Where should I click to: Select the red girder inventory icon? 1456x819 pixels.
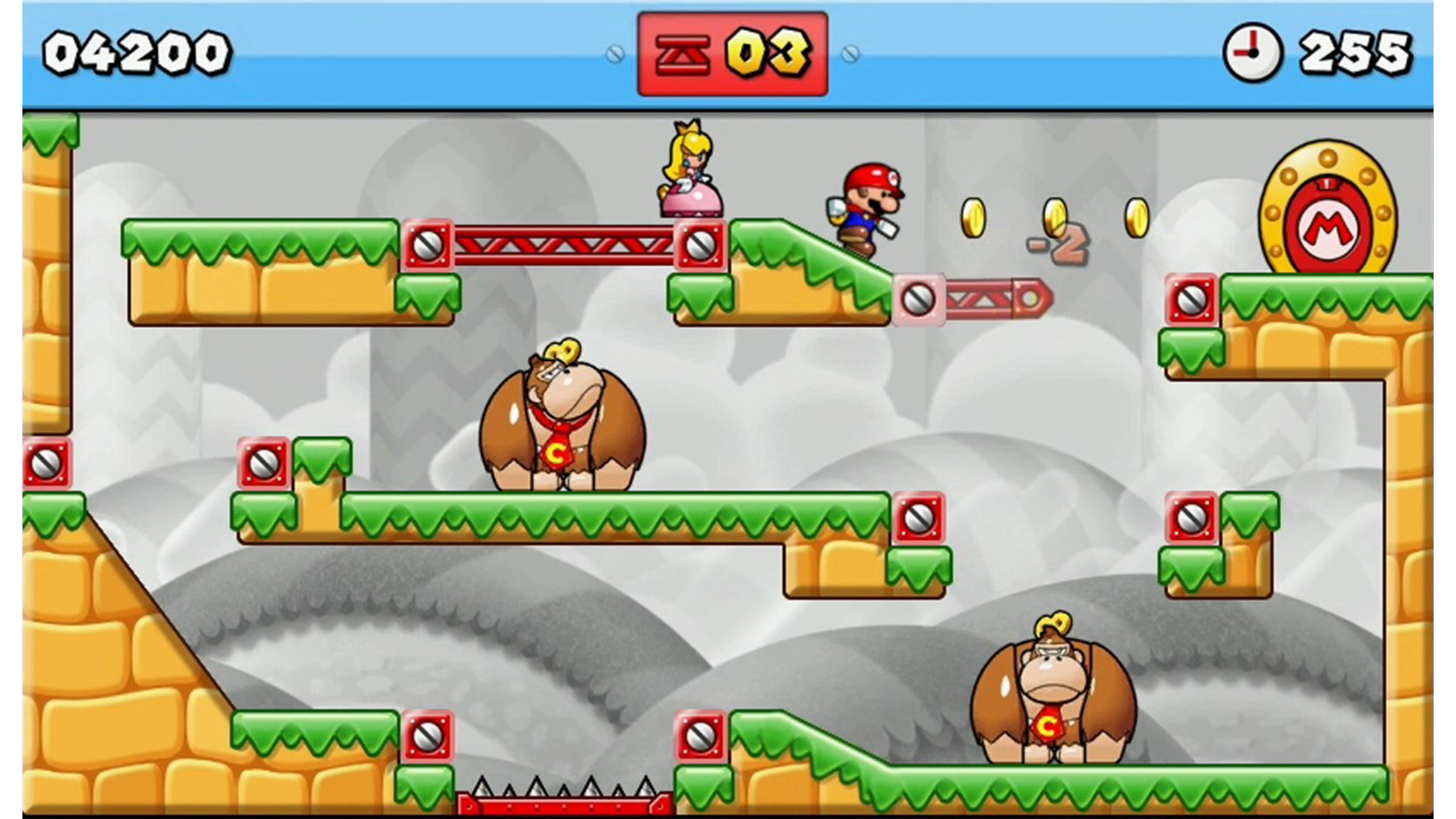[683, 55]
